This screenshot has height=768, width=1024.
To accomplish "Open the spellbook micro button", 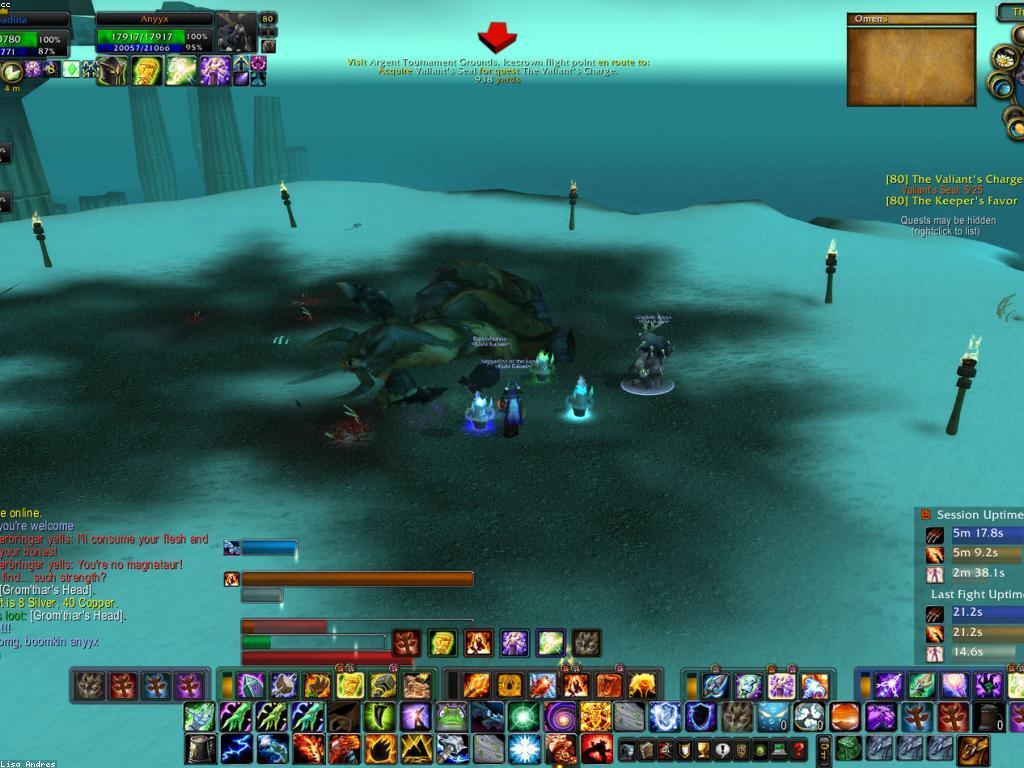I will [x=646, y=749].
